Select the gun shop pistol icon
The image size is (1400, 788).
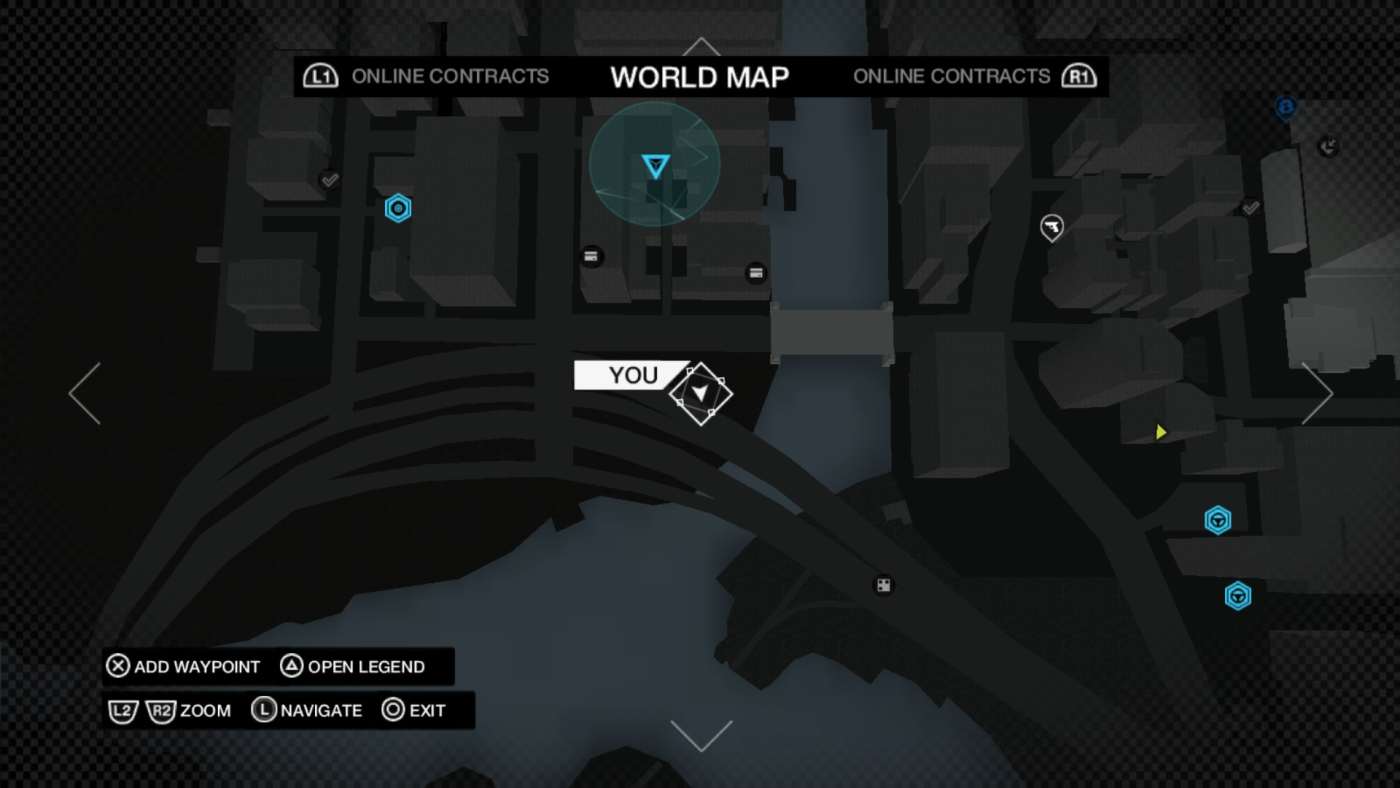[1051, 227]
